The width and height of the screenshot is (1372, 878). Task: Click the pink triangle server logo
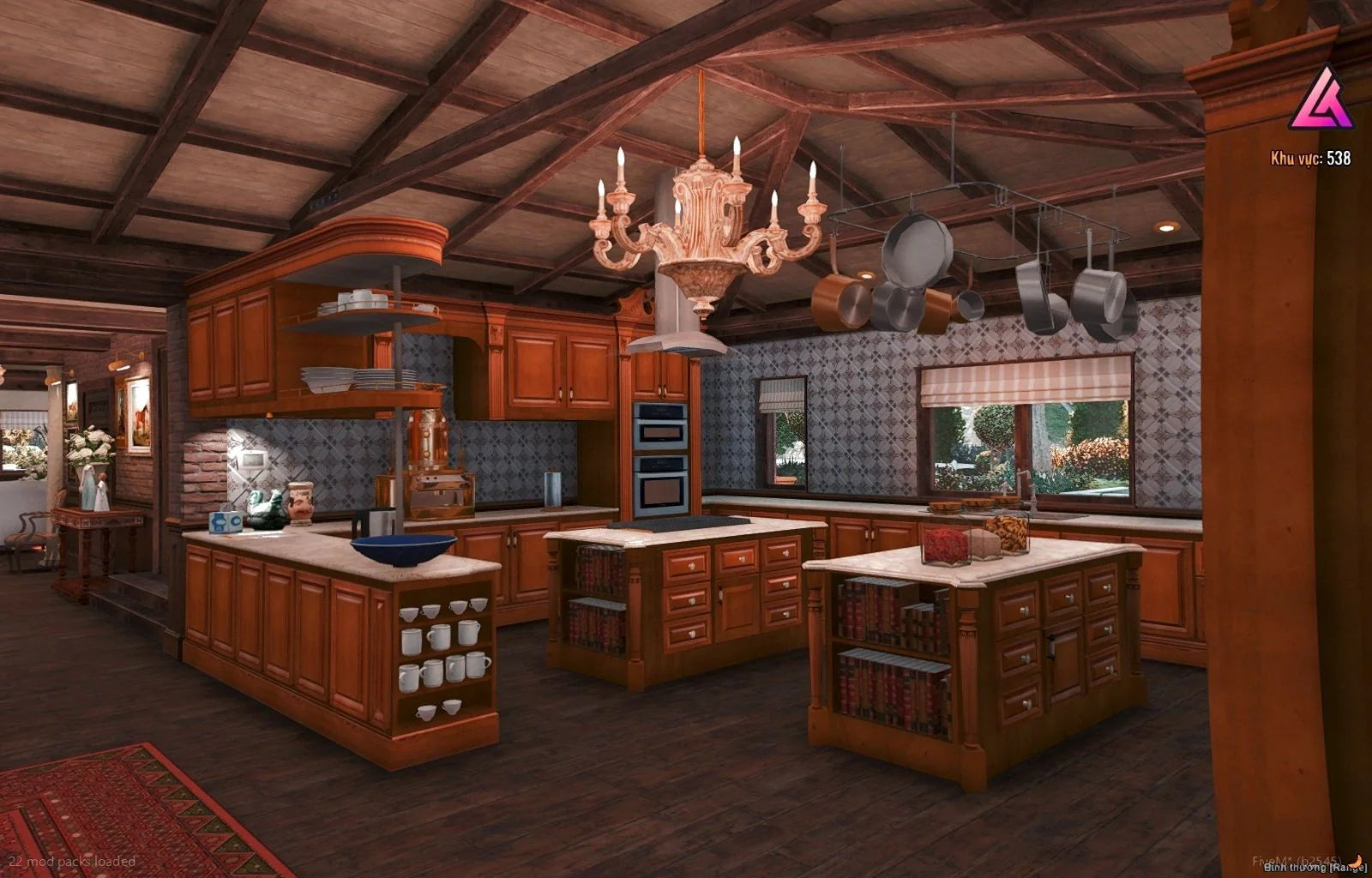[1321, 99]
